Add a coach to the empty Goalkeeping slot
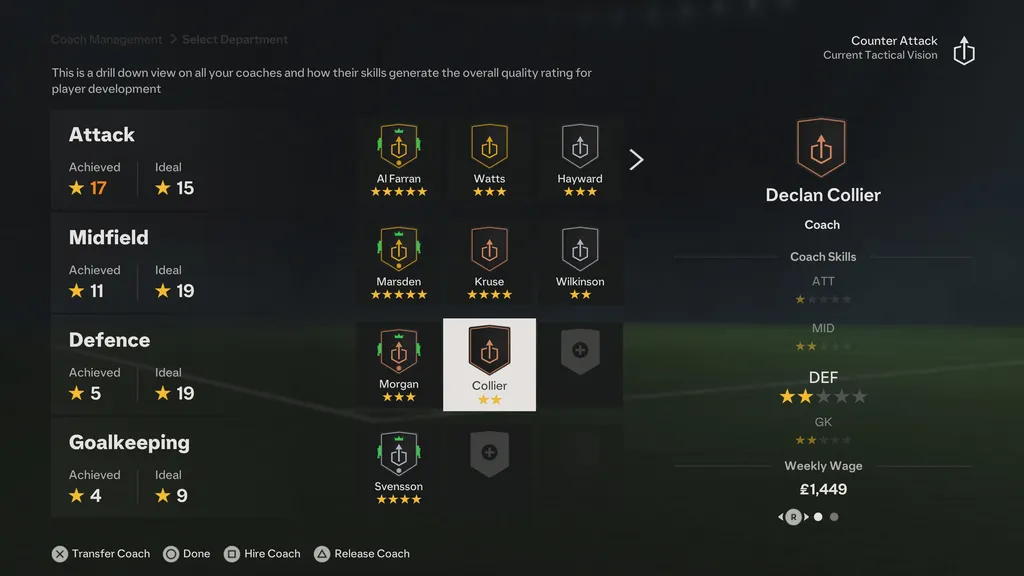The height and width of the screenshot is (576, 1024). click(x=489, y=453)
